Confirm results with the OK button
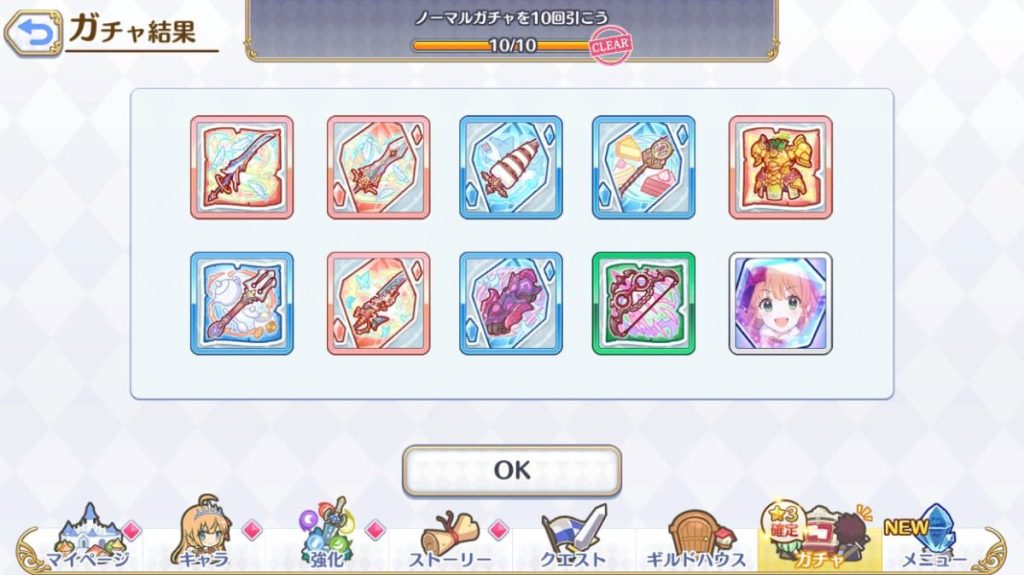Viewport: 1024px width, 575px height. coord(511,470)
